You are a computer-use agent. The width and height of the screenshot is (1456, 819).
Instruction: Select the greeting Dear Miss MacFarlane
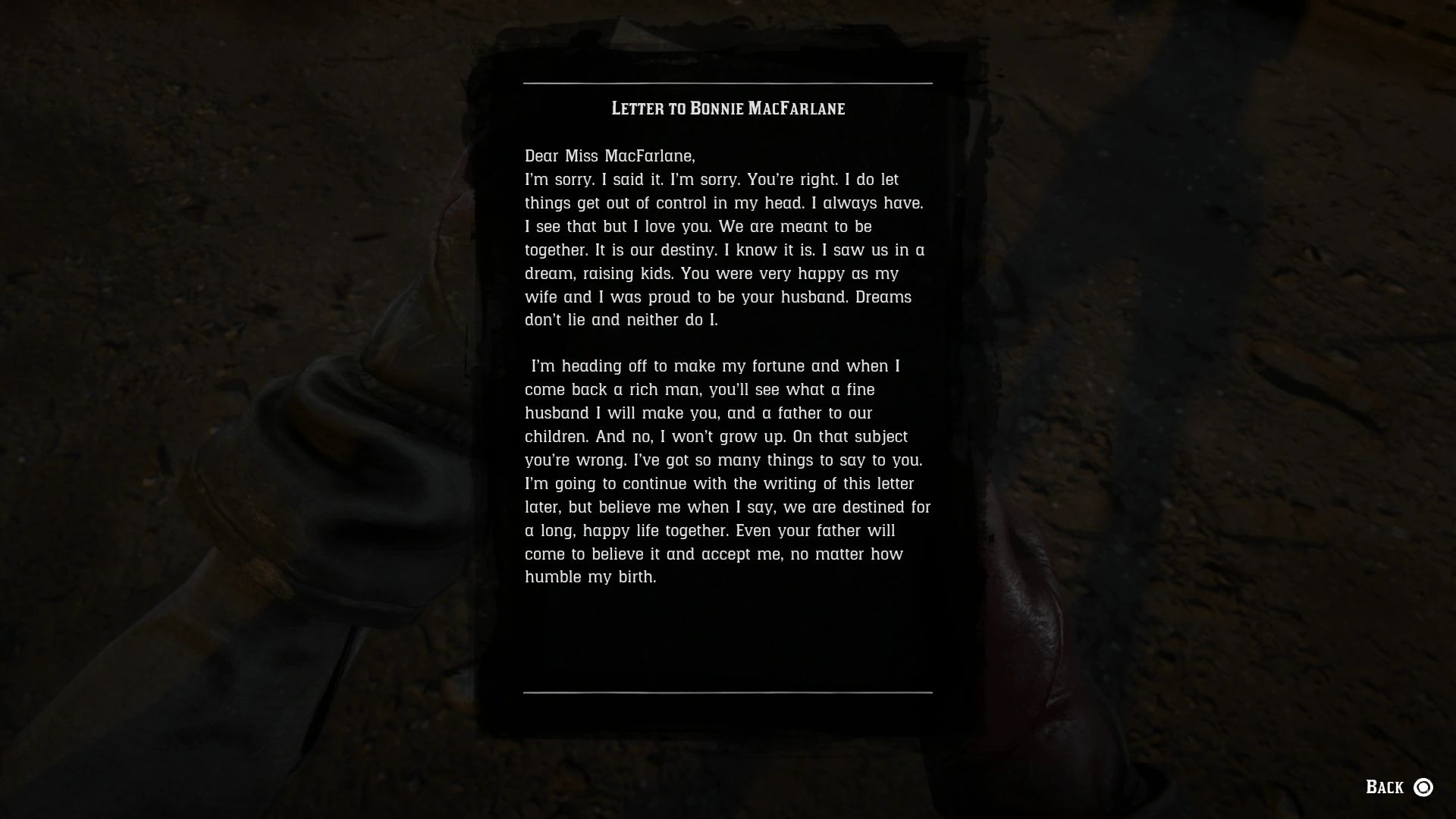click(610, 156)
